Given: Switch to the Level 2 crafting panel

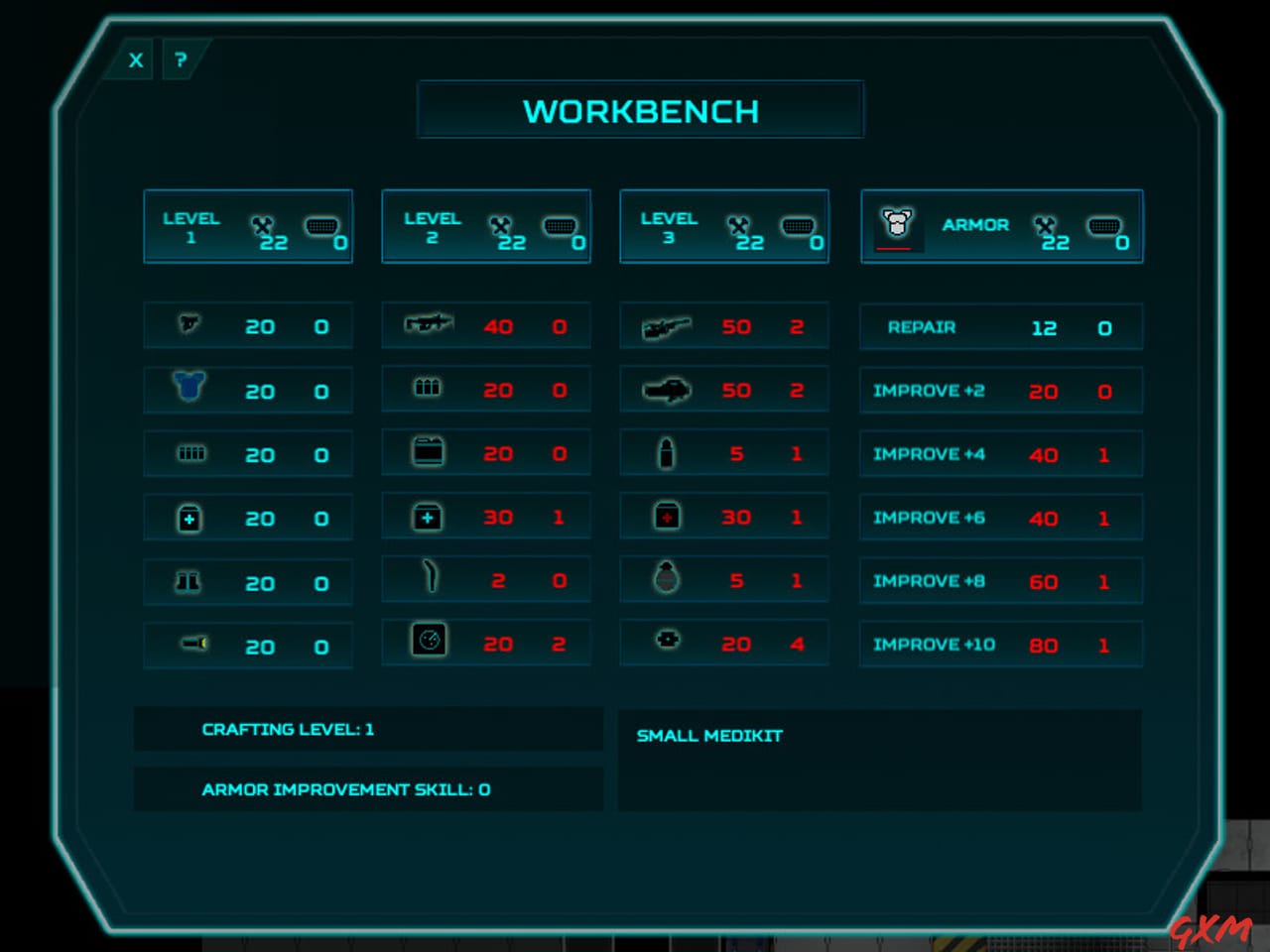Looking at the screenshot, I should pyautogui.click(x=485, y=226).
